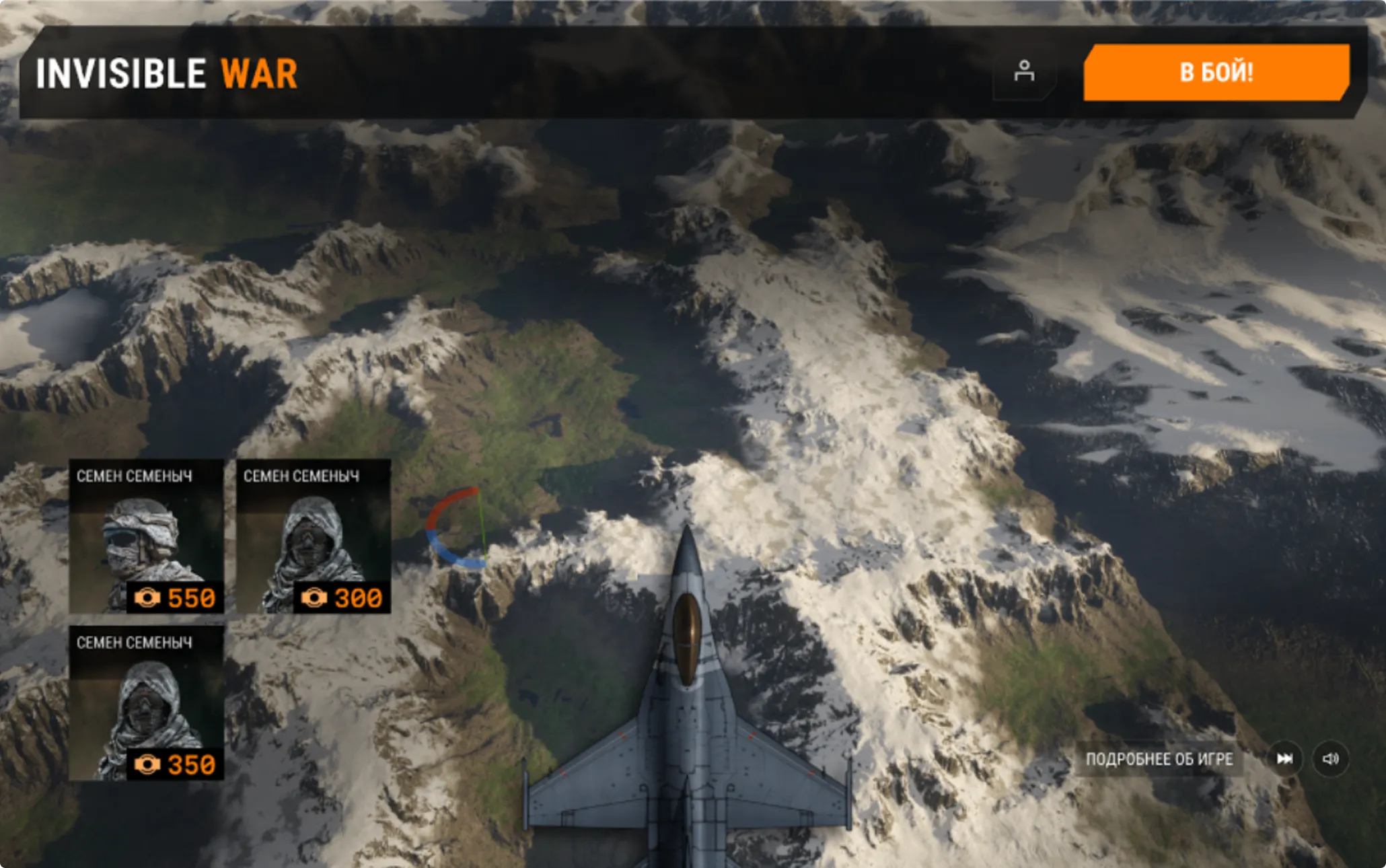Screen dimensions: 1386x868
Task: Open "Подробнее об игре" details
Action: [1159, 759]
